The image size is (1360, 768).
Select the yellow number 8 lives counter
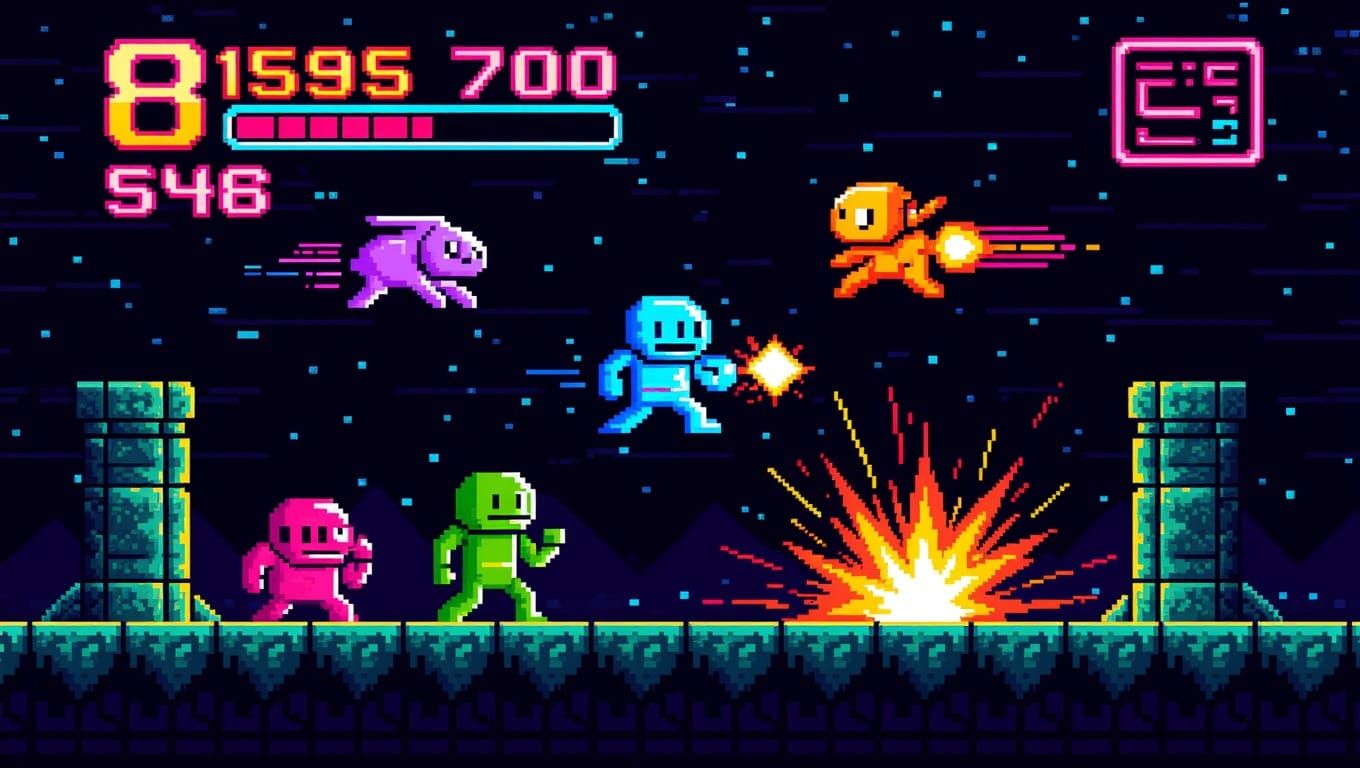click(x=155, y=90)
